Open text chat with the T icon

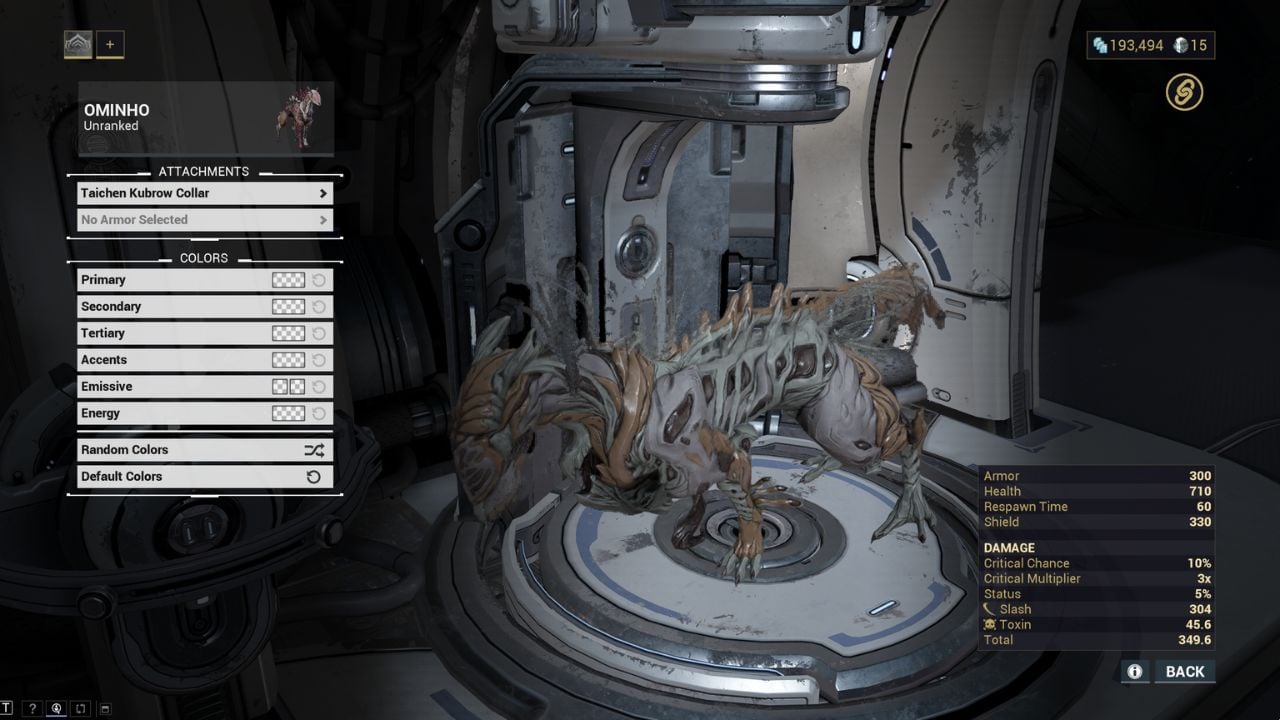6,708
